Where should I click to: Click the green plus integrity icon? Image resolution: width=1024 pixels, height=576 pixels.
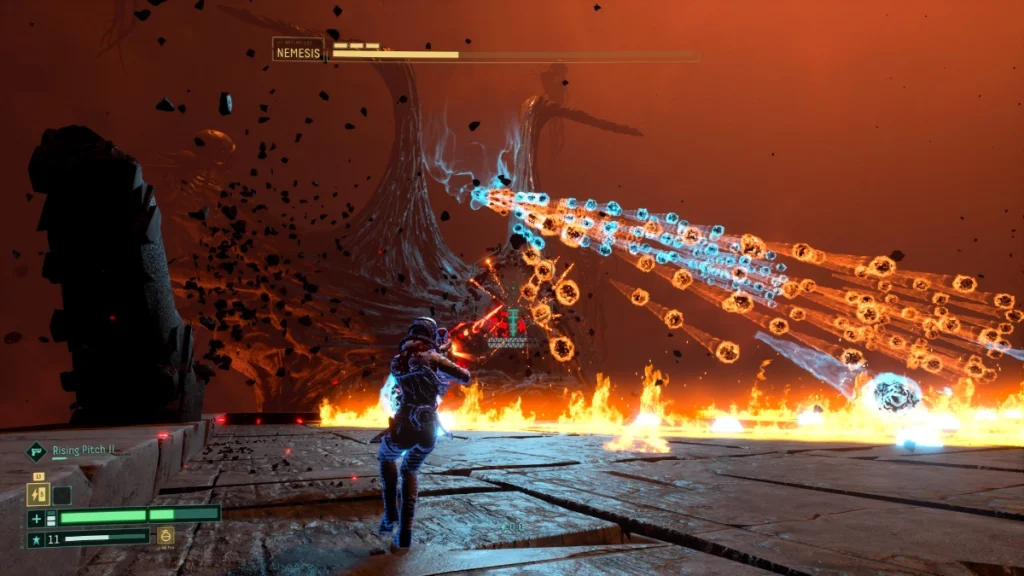(36, 517)
